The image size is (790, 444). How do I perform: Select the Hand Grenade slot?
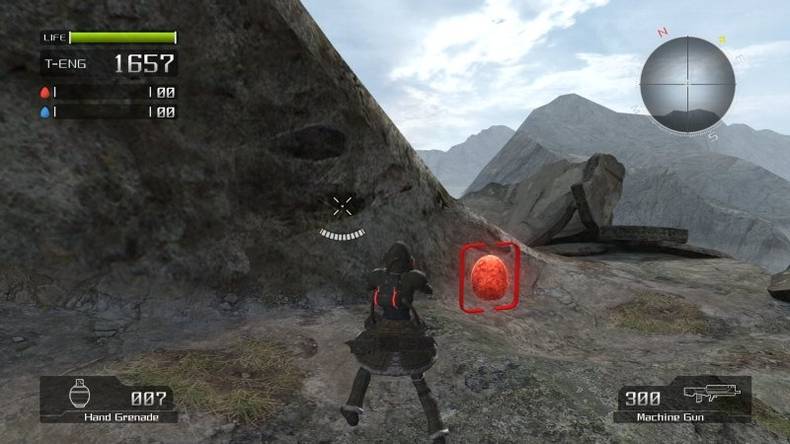click(109, 399)
